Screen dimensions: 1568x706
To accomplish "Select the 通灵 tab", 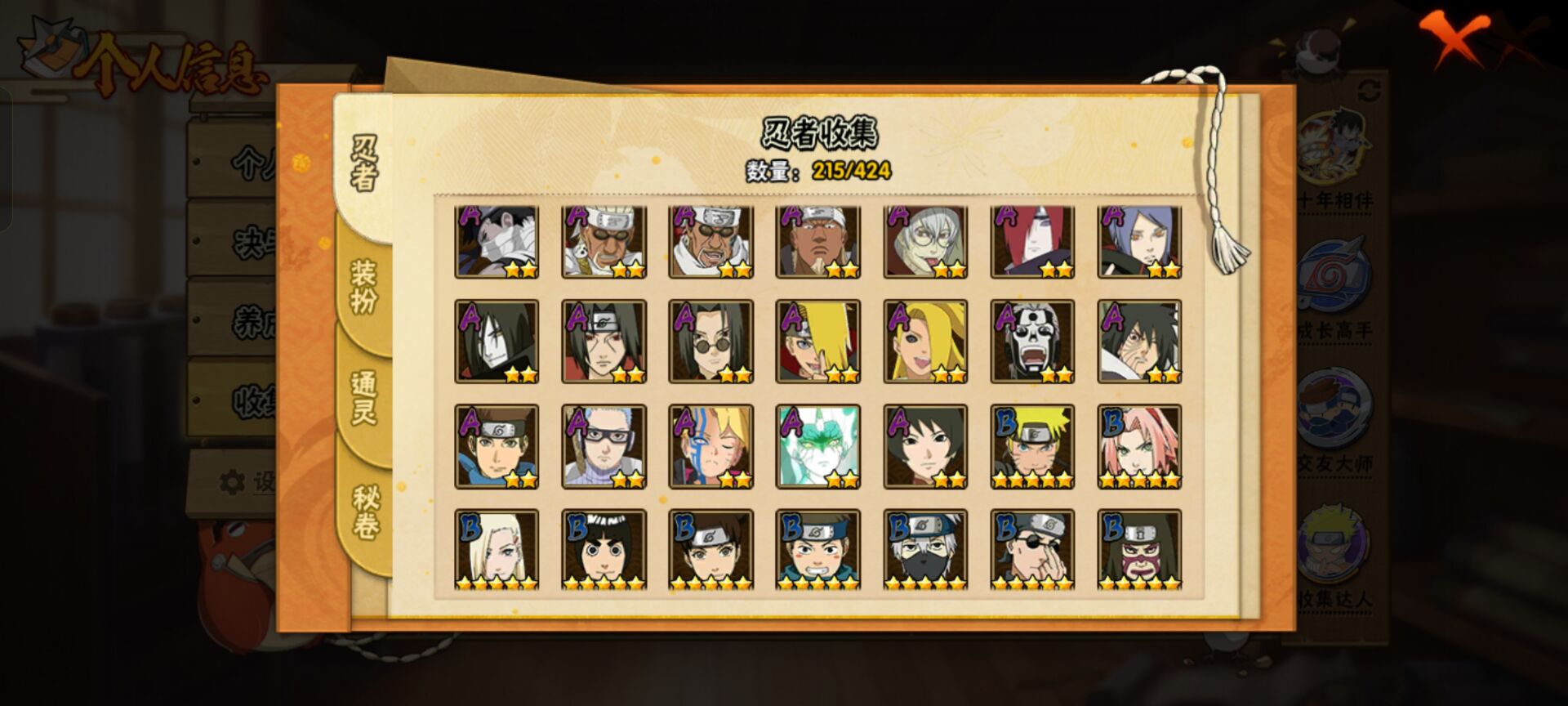I will tap(364, 397).
